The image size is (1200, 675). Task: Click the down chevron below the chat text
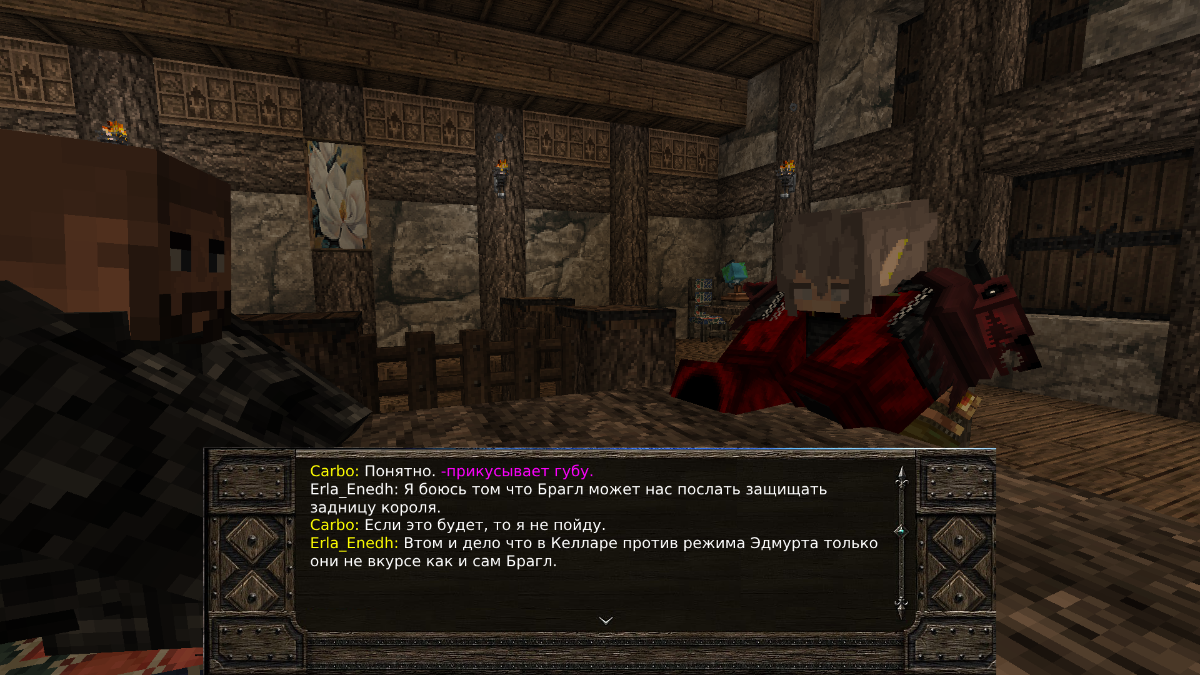[x=605, y=620]
